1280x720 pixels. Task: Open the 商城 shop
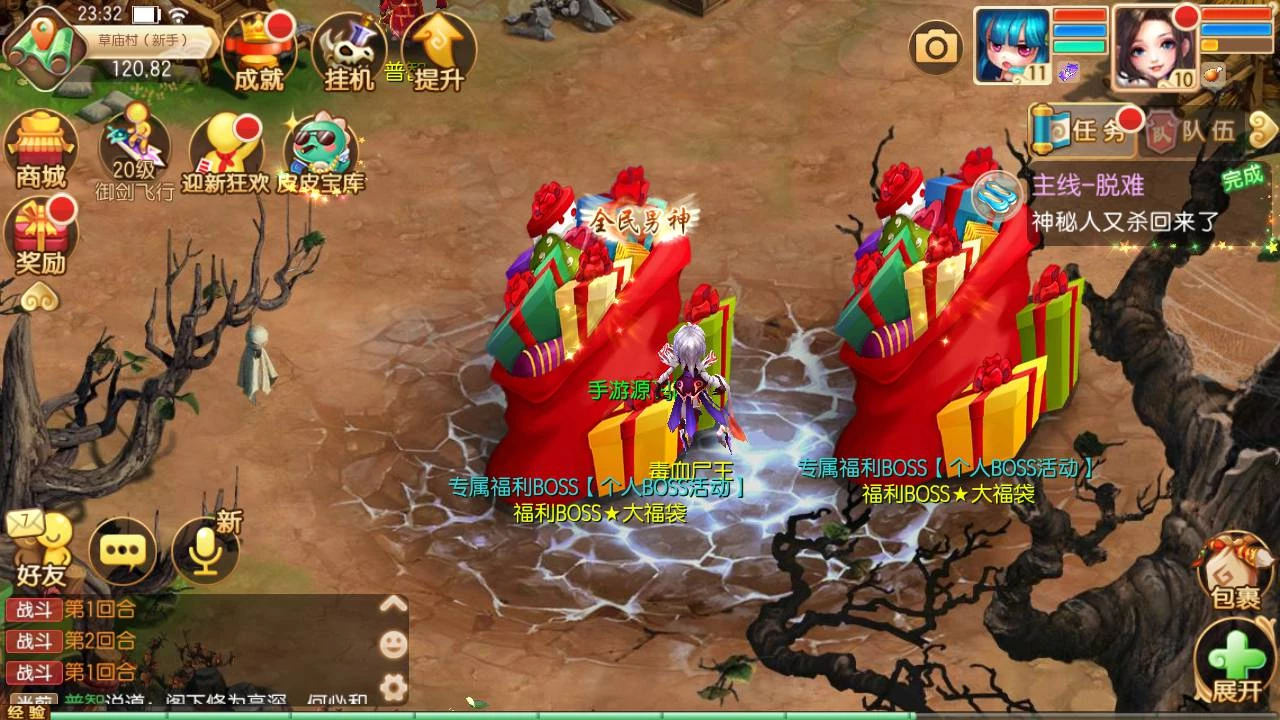[41, 150]
